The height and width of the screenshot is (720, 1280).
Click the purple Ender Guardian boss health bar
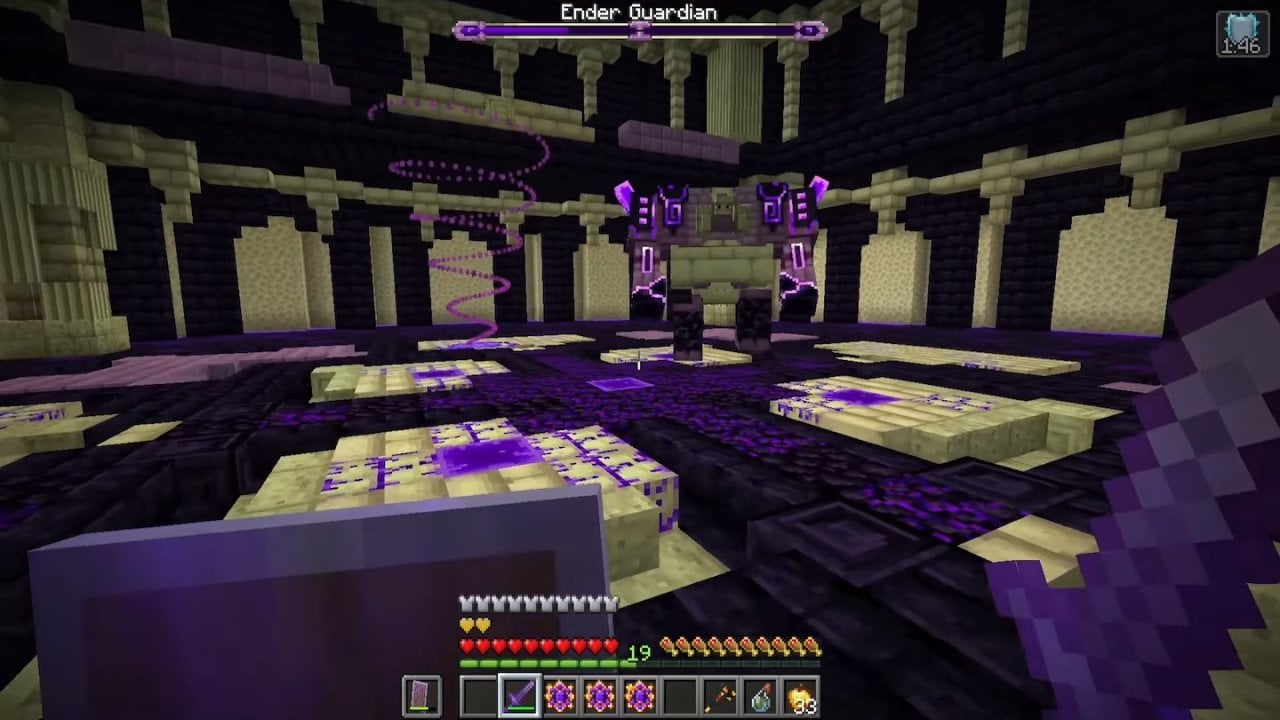click(x=638, y=31)
